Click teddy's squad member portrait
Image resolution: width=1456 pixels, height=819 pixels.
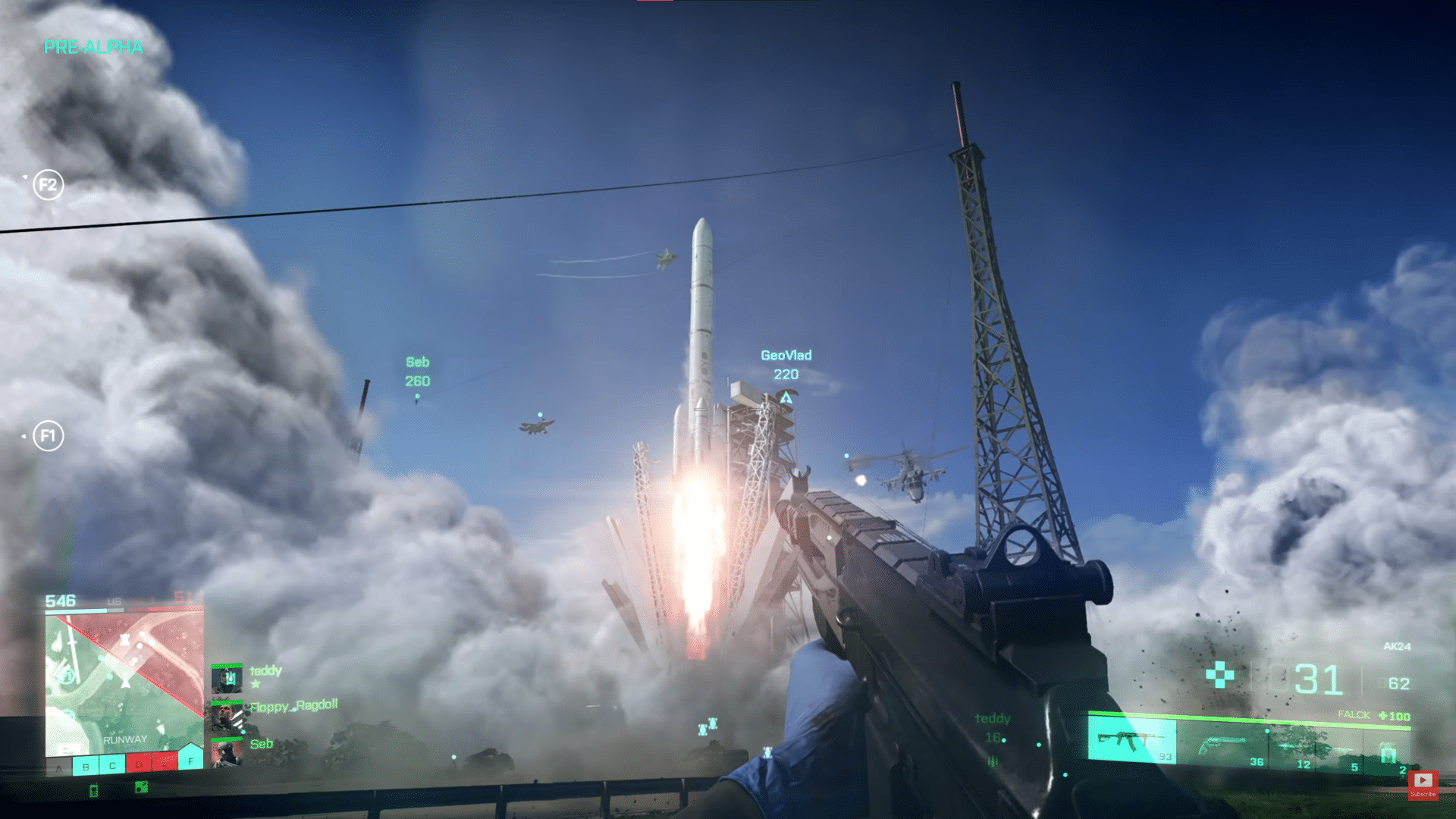[x=226, y=678]
